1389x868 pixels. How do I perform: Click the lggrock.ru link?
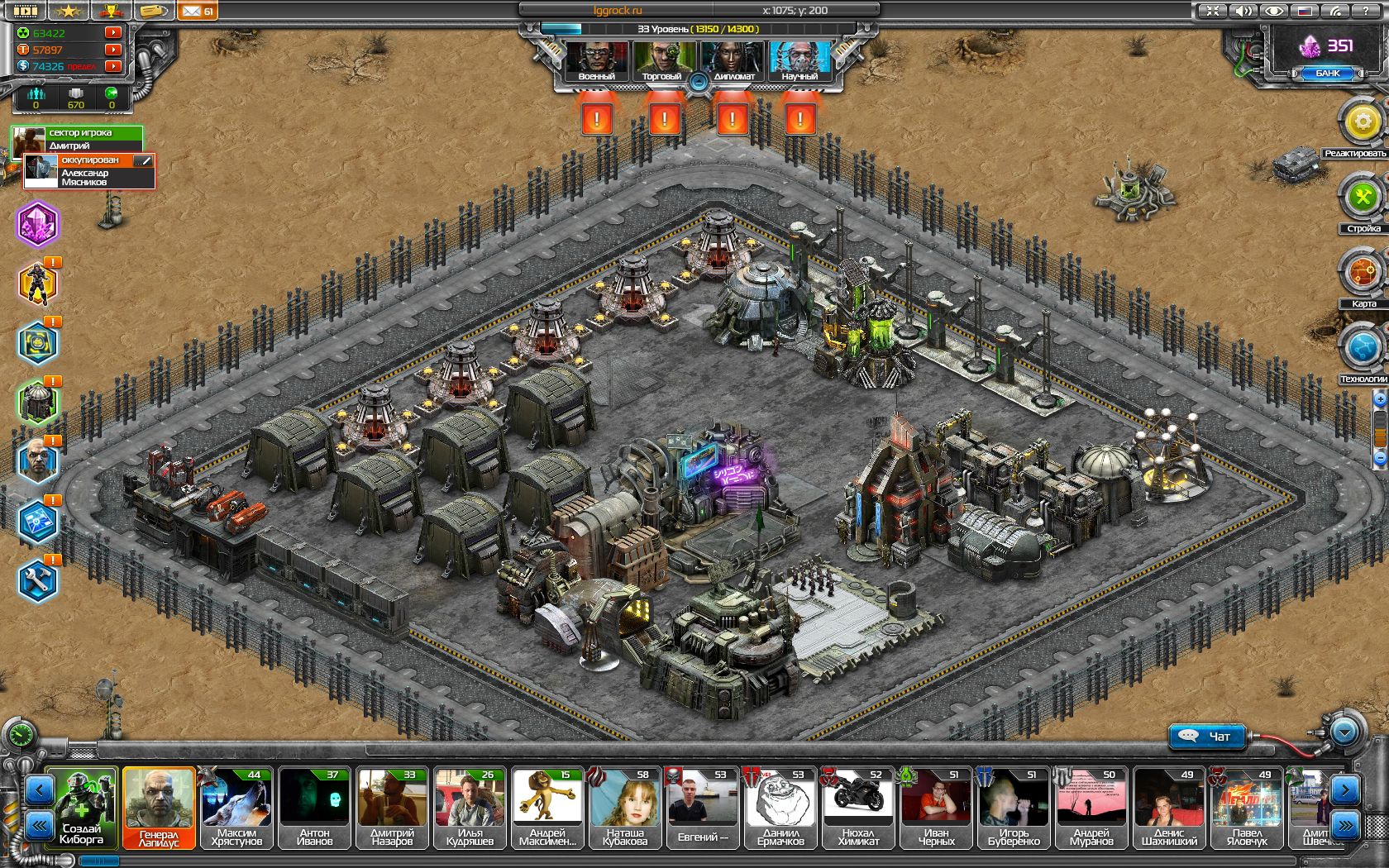[618, 11]
